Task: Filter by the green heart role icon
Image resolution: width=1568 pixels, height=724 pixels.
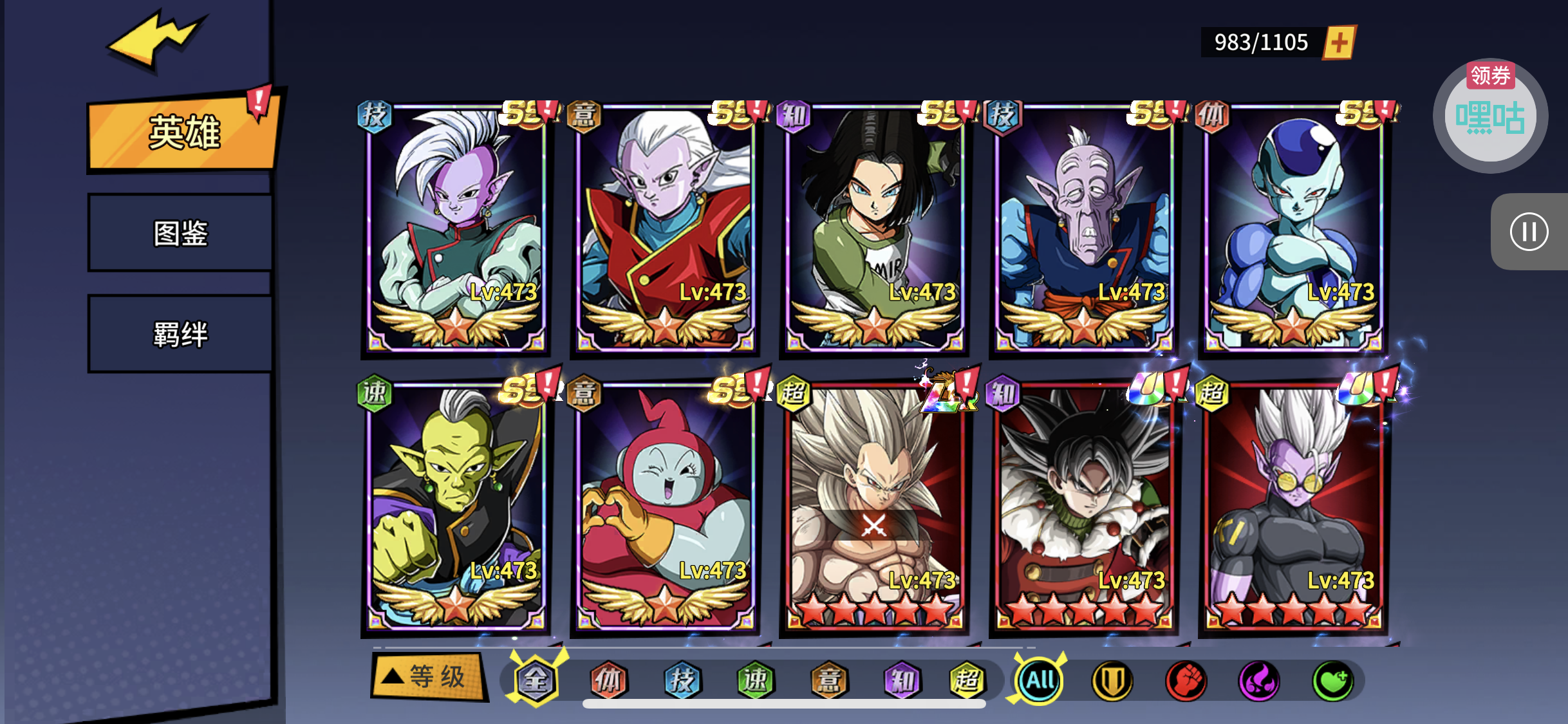Action: point(1332,680)
